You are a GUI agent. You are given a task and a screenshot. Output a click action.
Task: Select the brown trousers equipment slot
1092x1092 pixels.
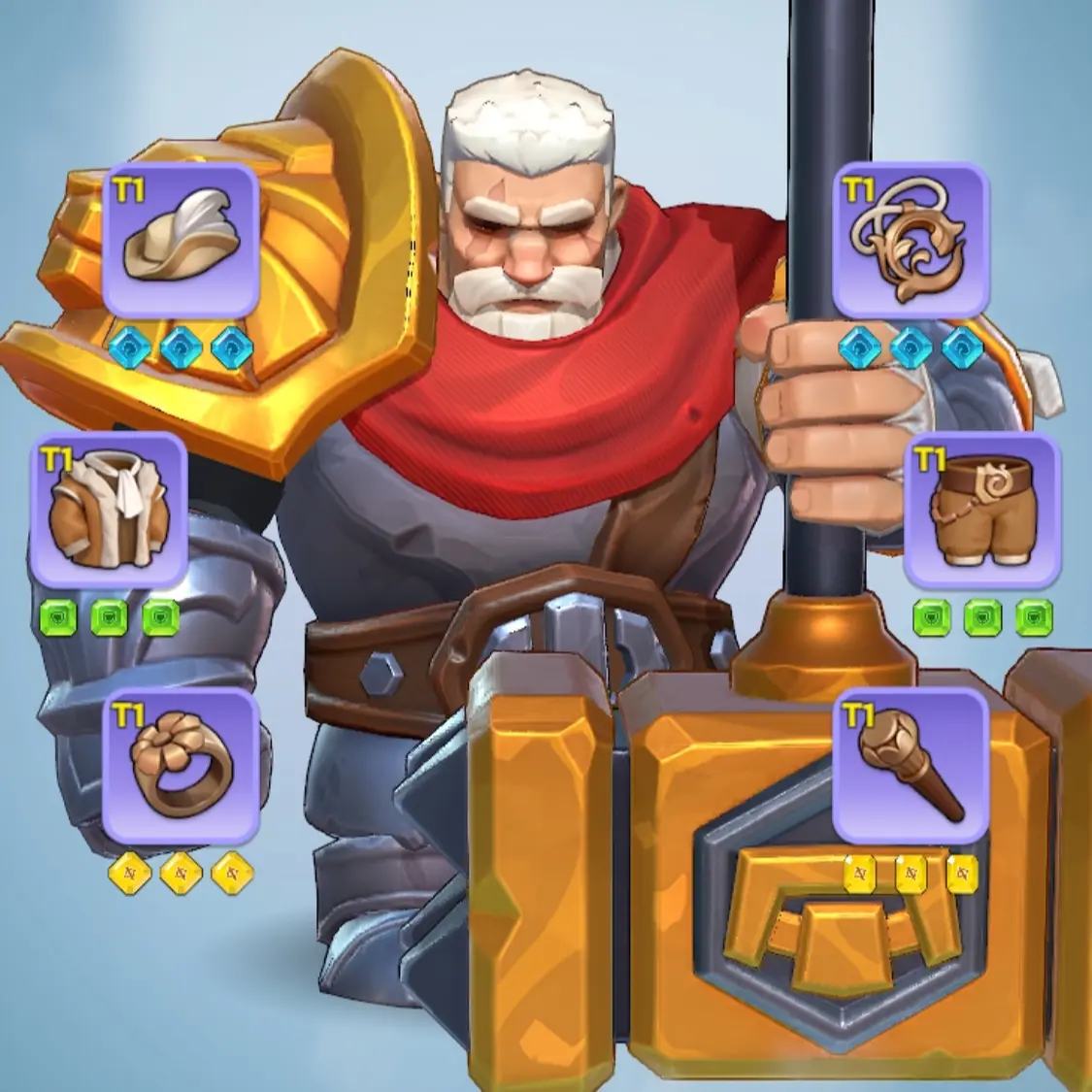point(981,511)
